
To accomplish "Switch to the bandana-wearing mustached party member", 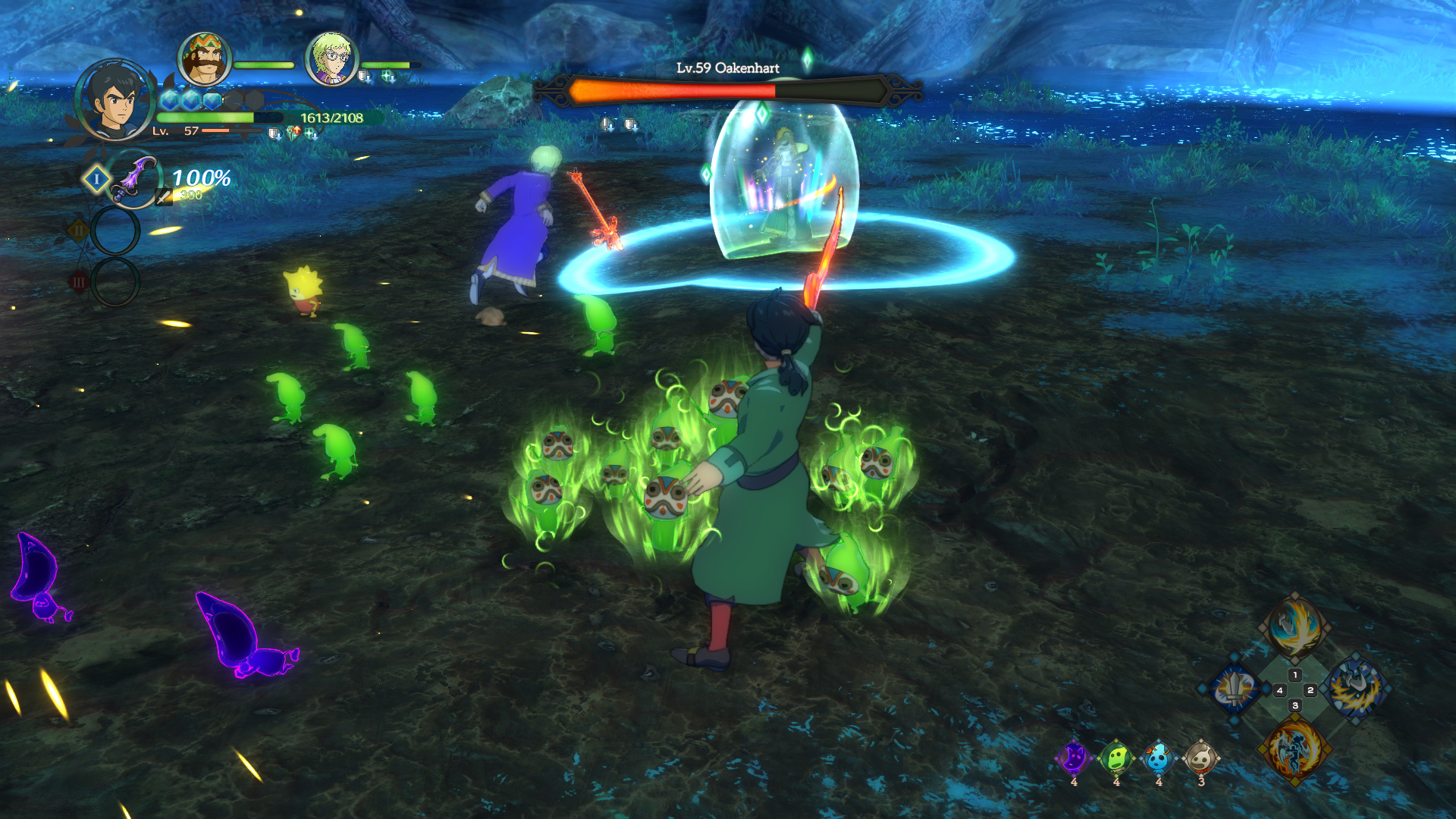I will pos(203,59).
